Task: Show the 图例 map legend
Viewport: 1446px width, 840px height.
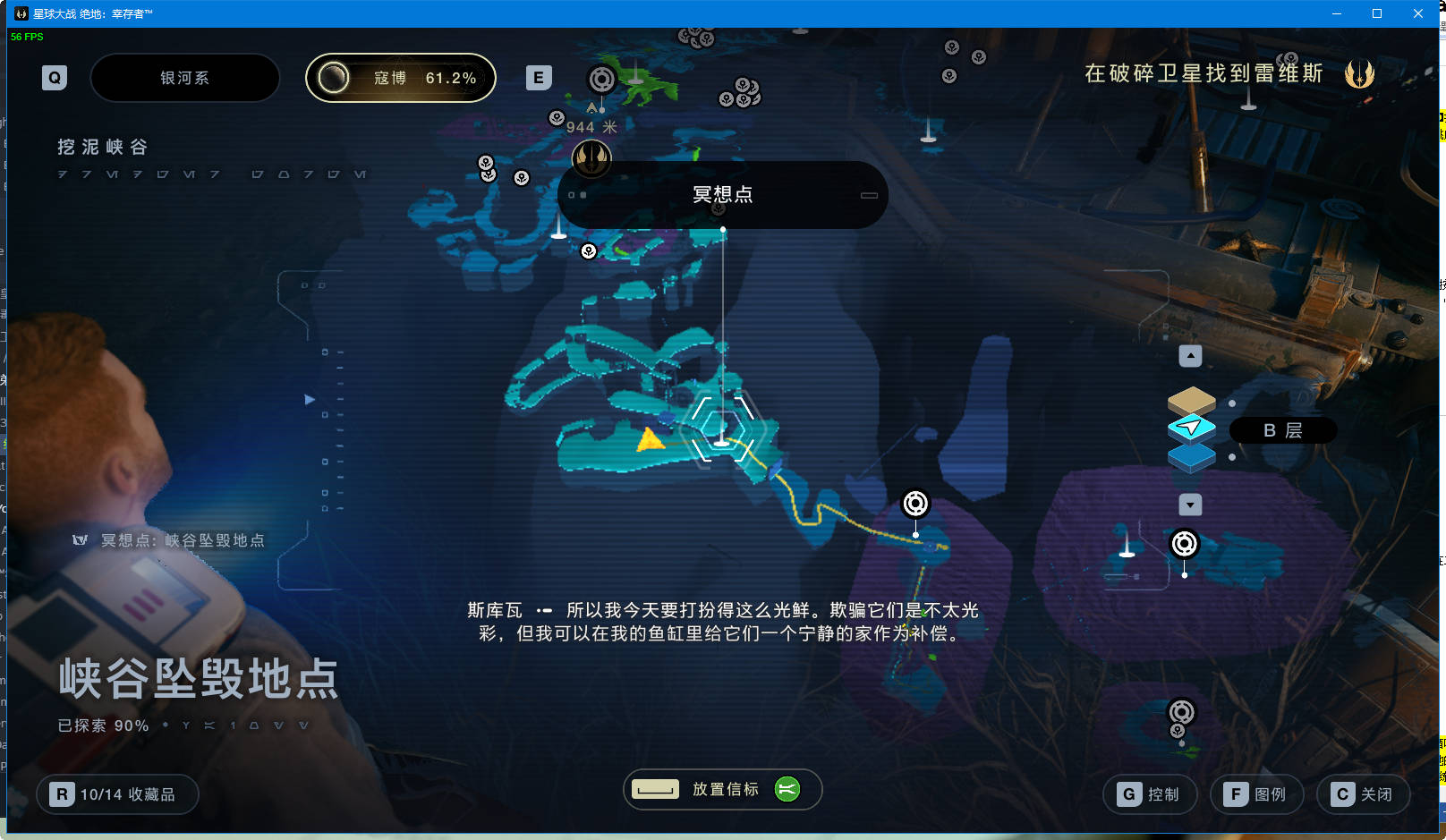Action: (1256, 794)
